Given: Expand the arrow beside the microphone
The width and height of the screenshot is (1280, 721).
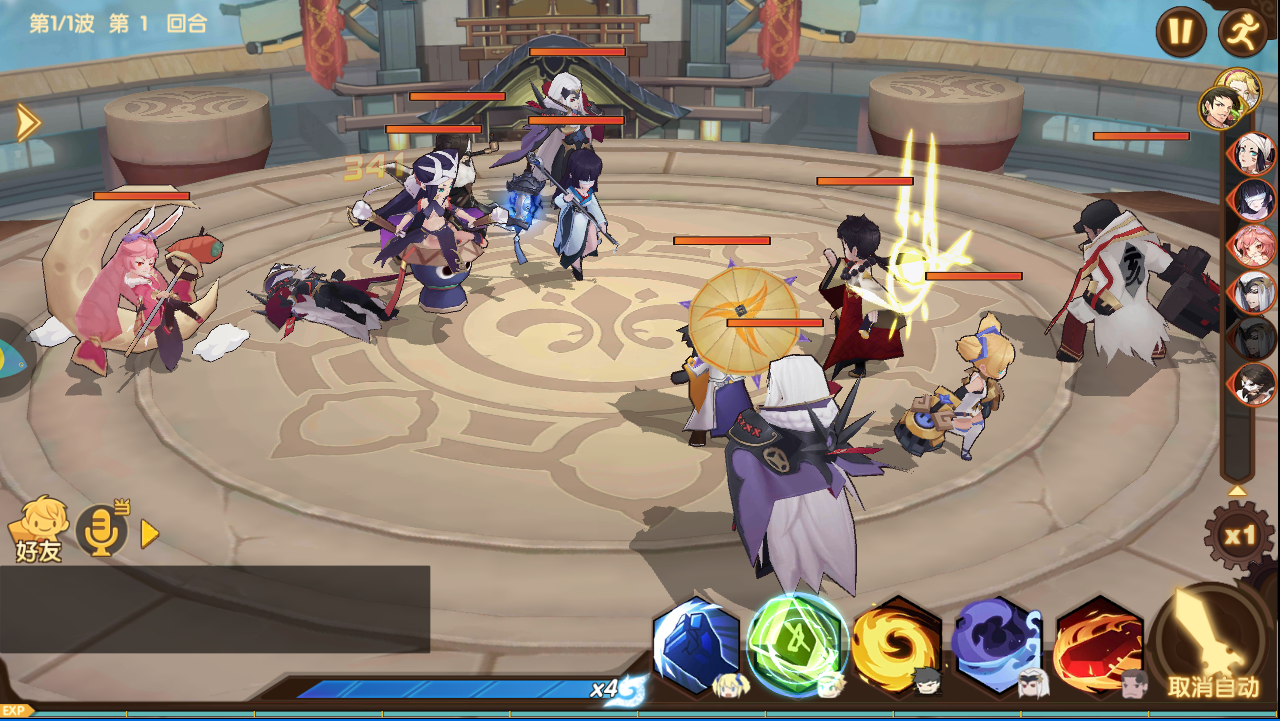Looking at the screenshot, I should click(150, 534).
